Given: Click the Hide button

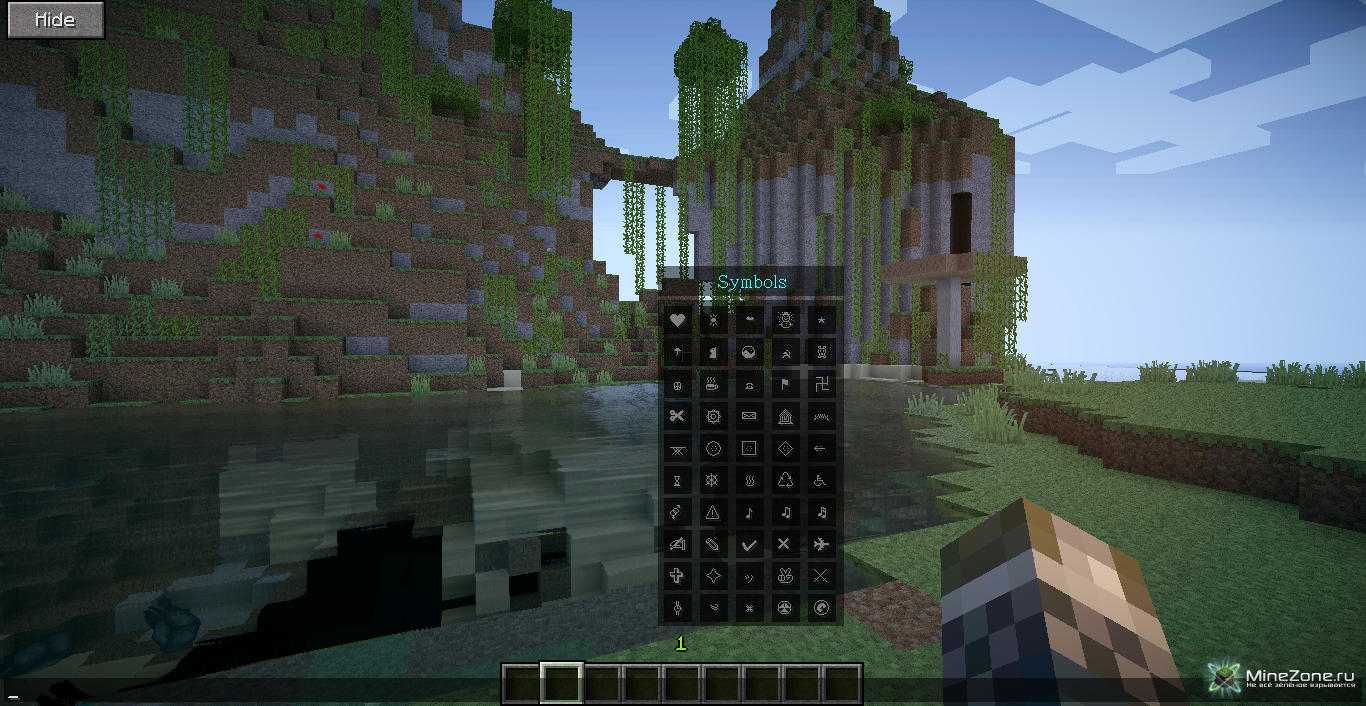Looking at the screenshot, I should pos(56,20).
